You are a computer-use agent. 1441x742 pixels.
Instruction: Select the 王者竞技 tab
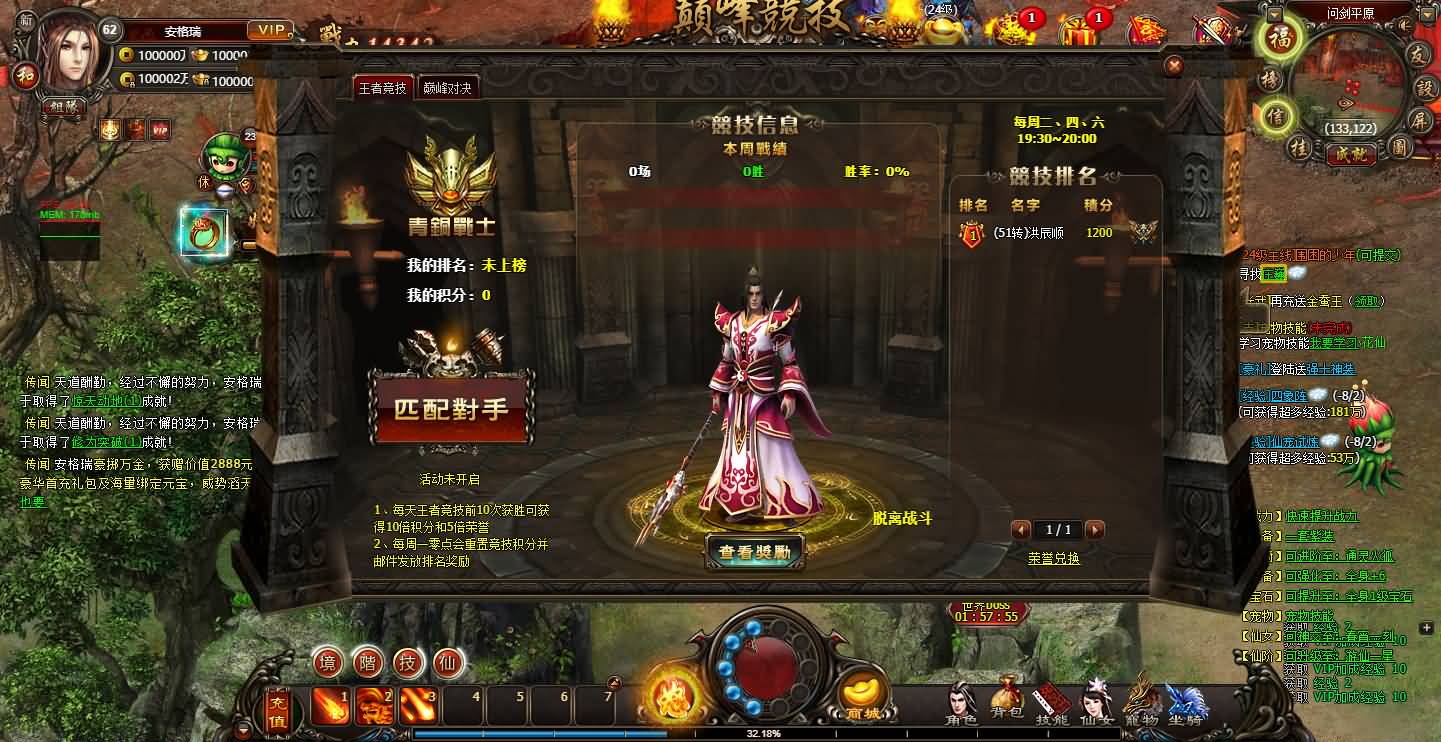[383, 87]
